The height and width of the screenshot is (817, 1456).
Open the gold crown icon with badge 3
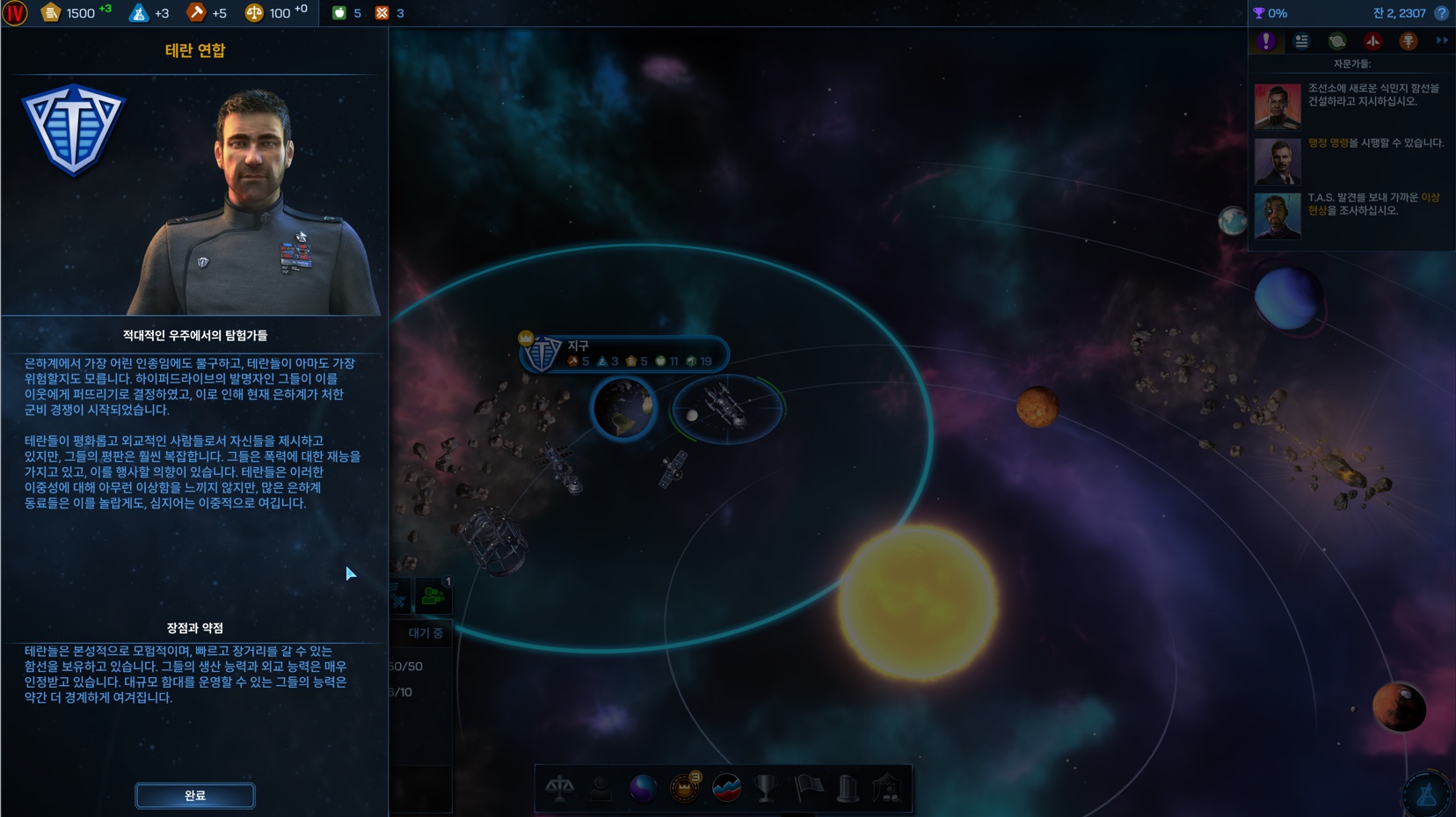684,788
